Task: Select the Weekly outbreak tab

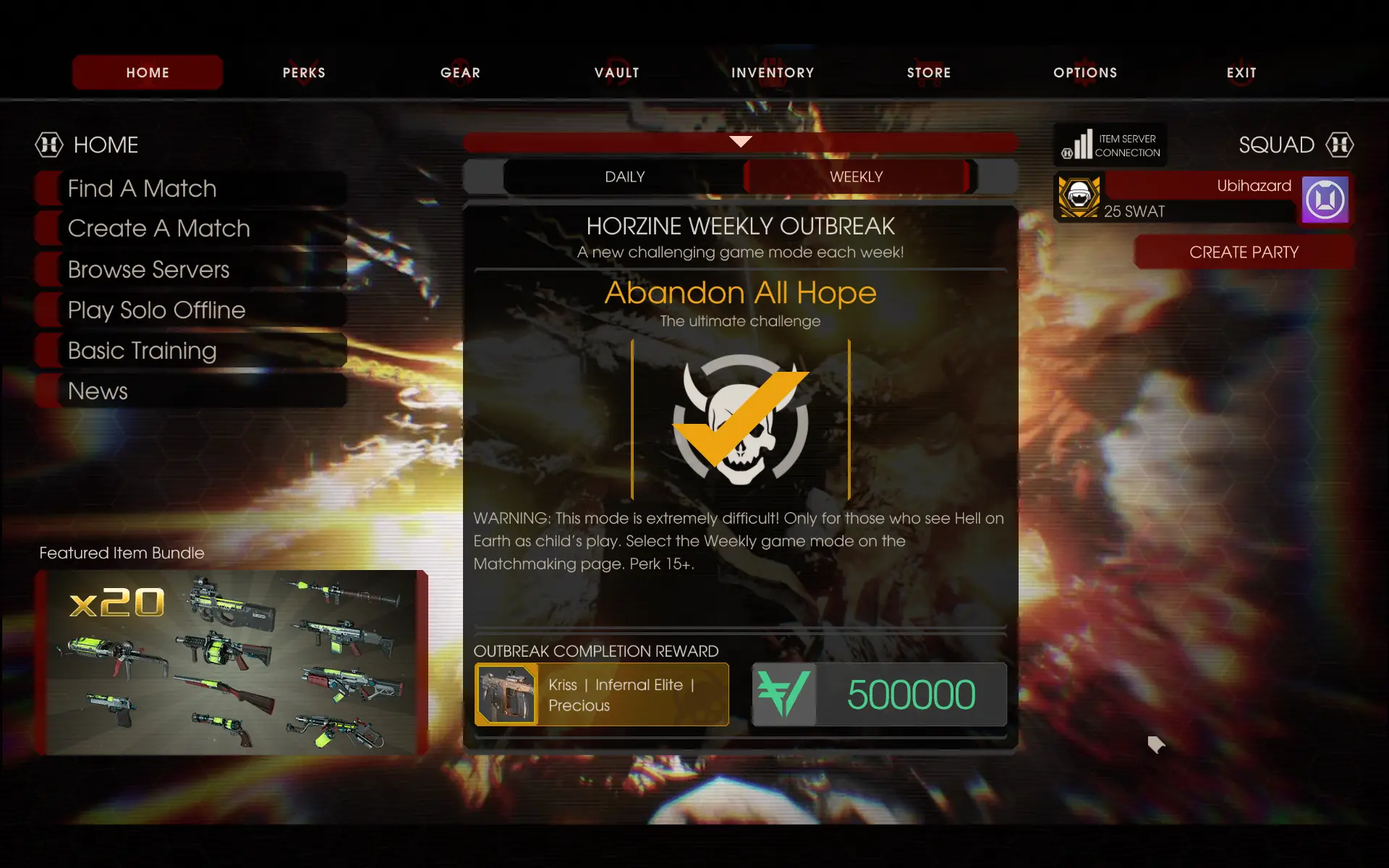Action: point(856,177)
